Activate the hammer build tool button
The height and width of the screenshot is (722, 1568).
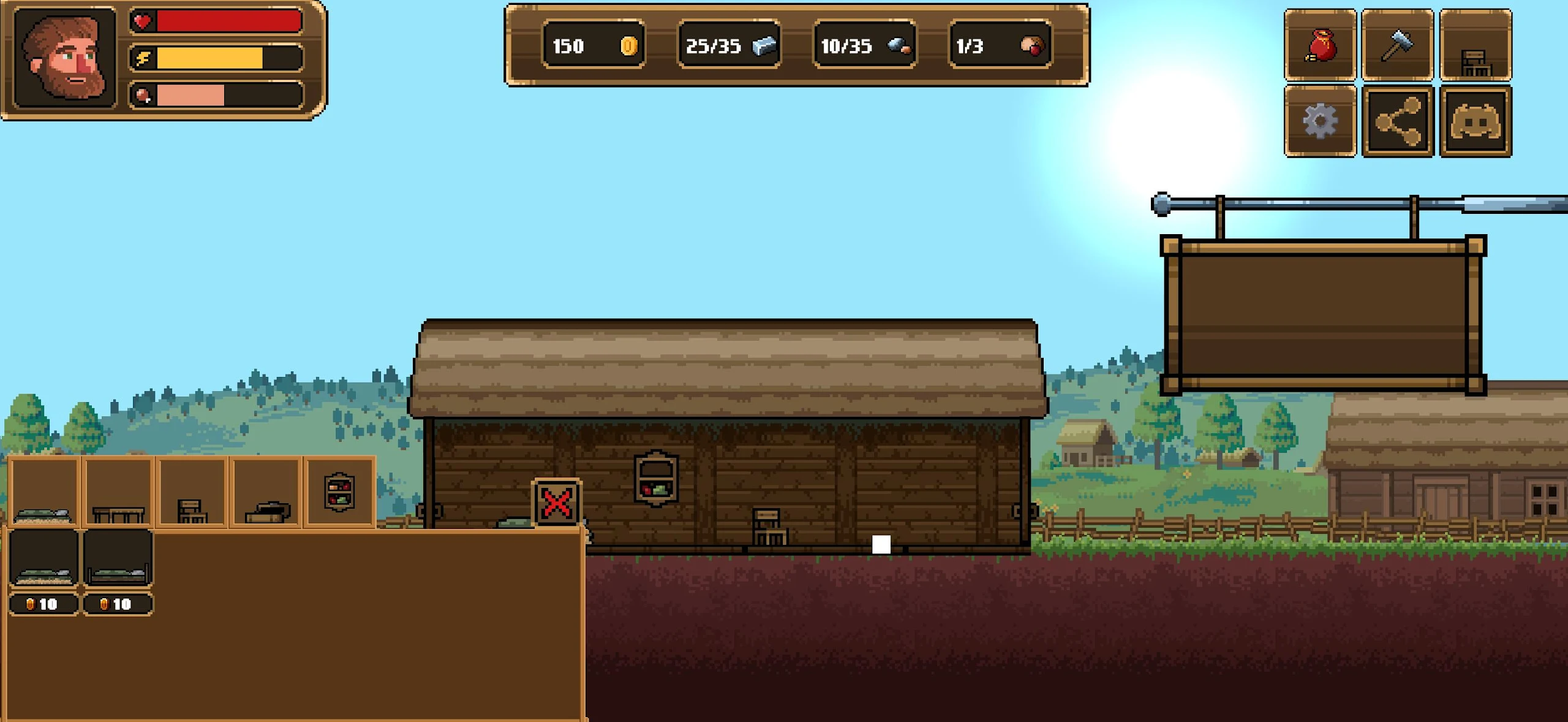point(1397,45)
